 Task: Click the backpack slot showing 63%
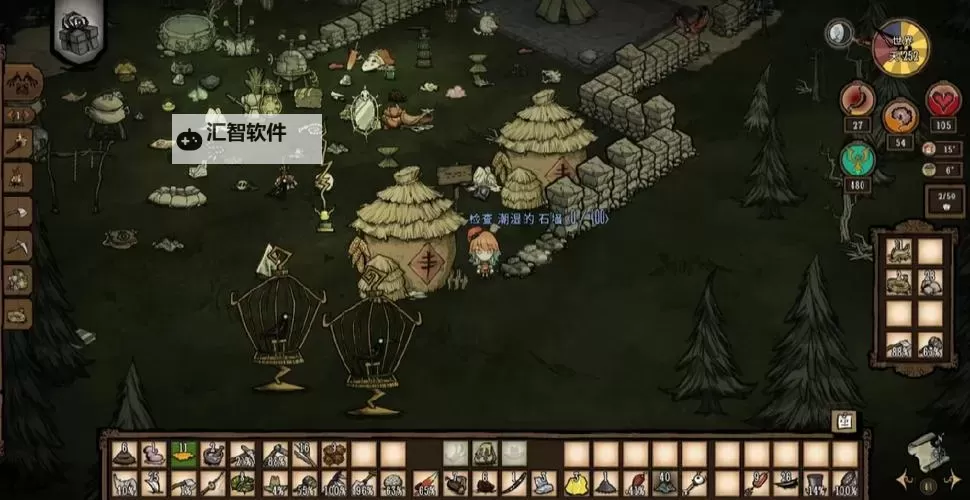point(931,345)
